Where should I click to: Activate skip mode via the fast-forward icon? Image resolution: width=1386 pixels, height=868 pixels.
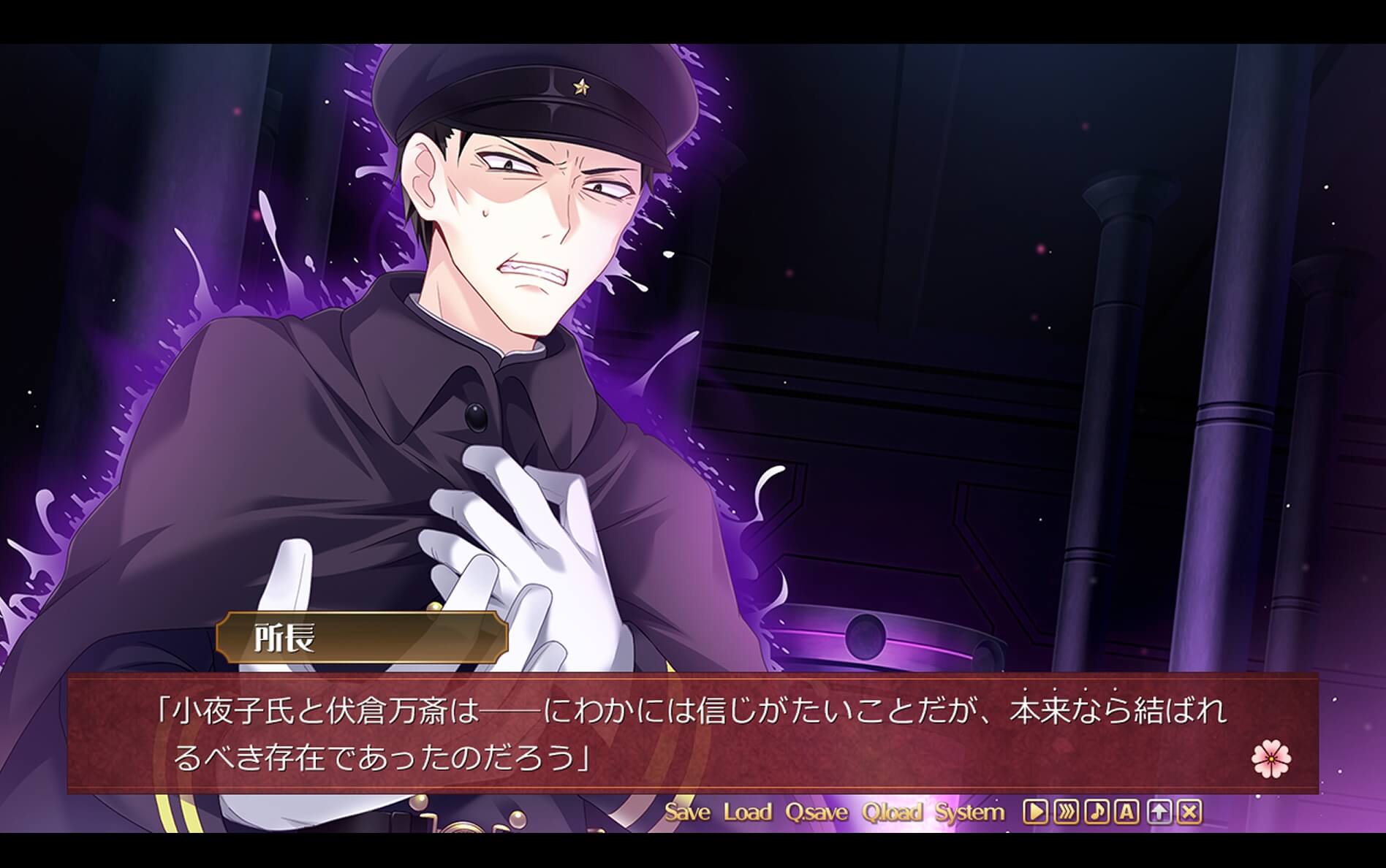point(1067,811)
